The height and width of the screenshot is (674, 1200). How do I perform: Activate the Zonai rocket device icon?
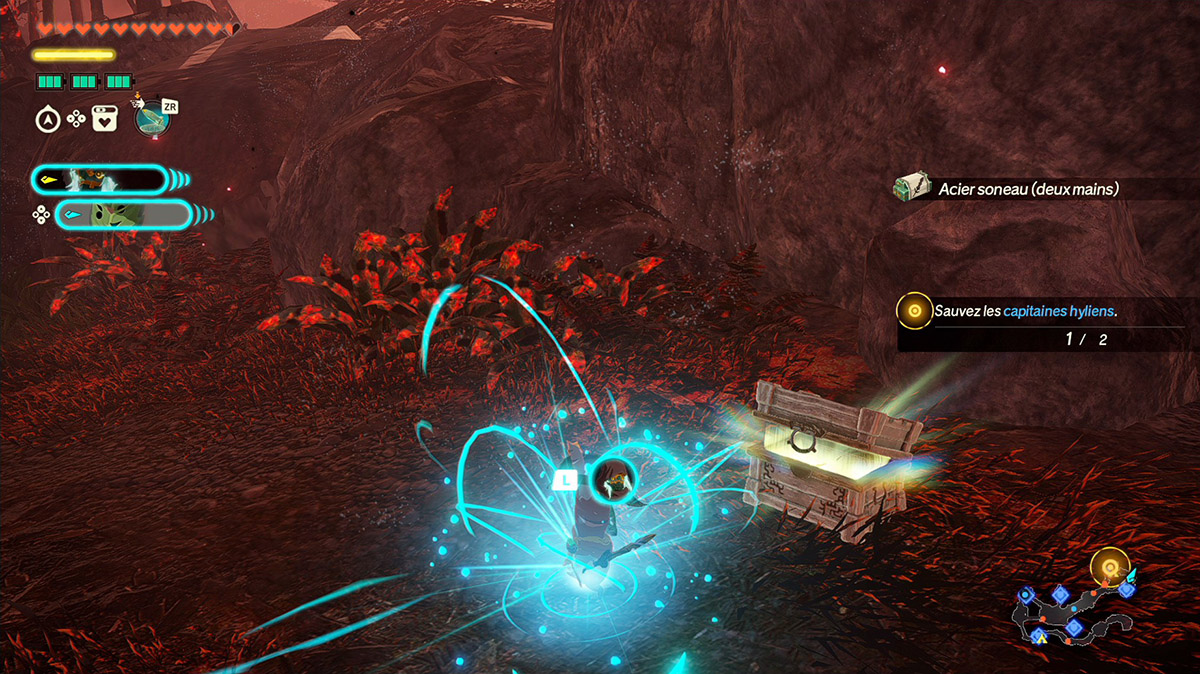point(152,120)
